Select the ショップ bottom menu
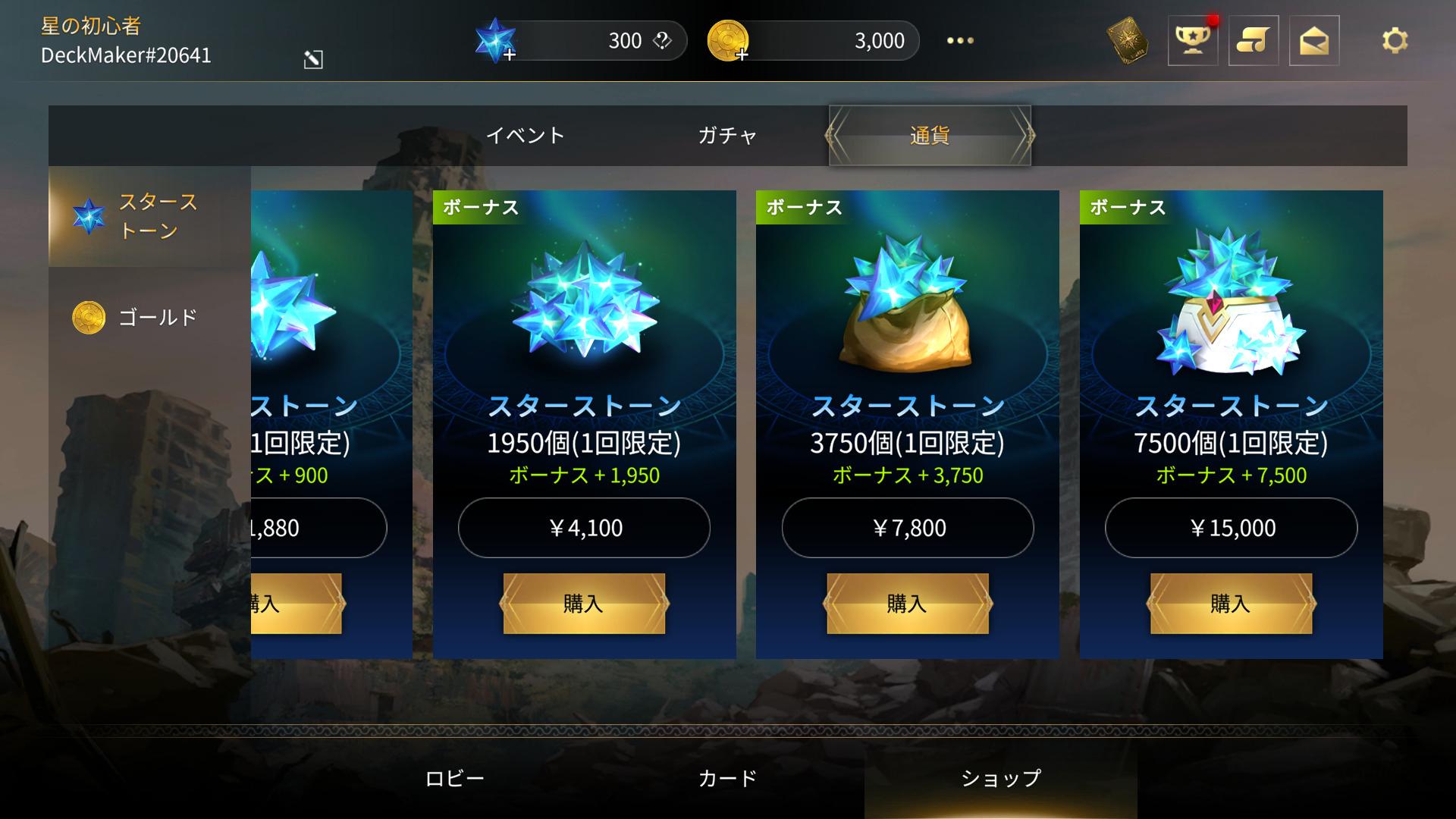This screenshot has width=1456, height=819. [1000, 779]
